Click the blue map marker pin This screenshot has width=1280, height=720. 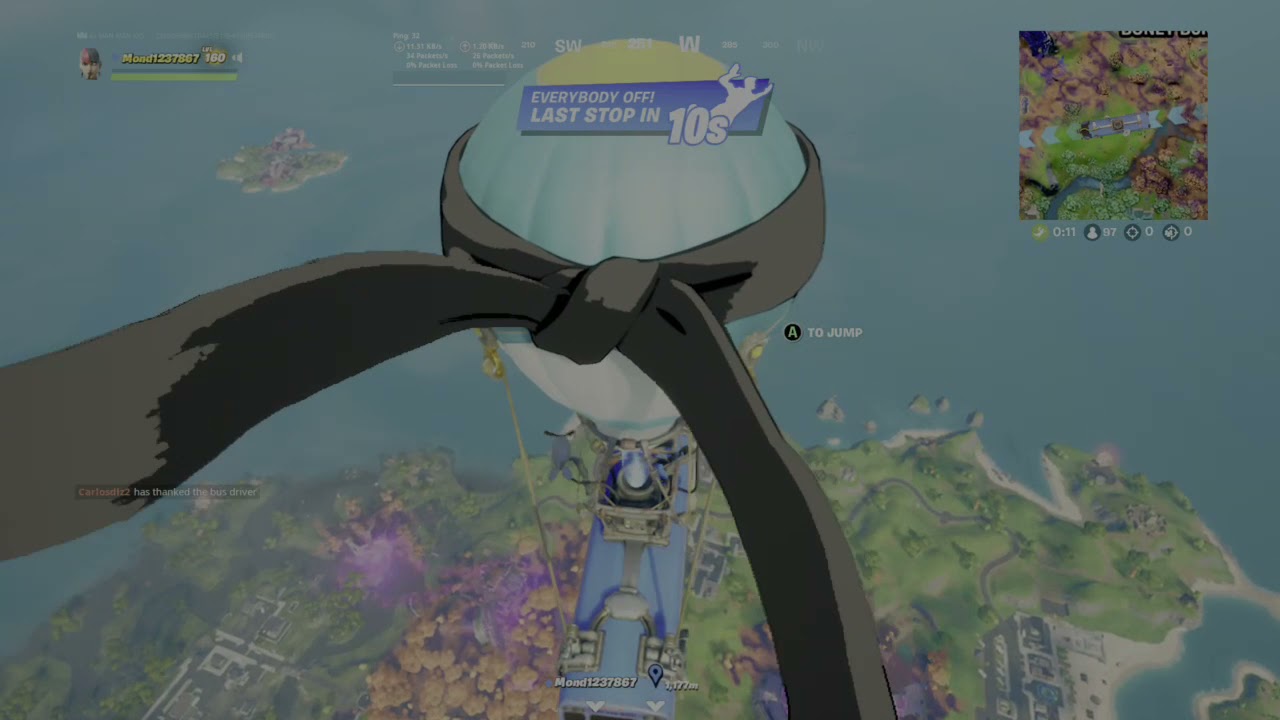click(655, 676)
